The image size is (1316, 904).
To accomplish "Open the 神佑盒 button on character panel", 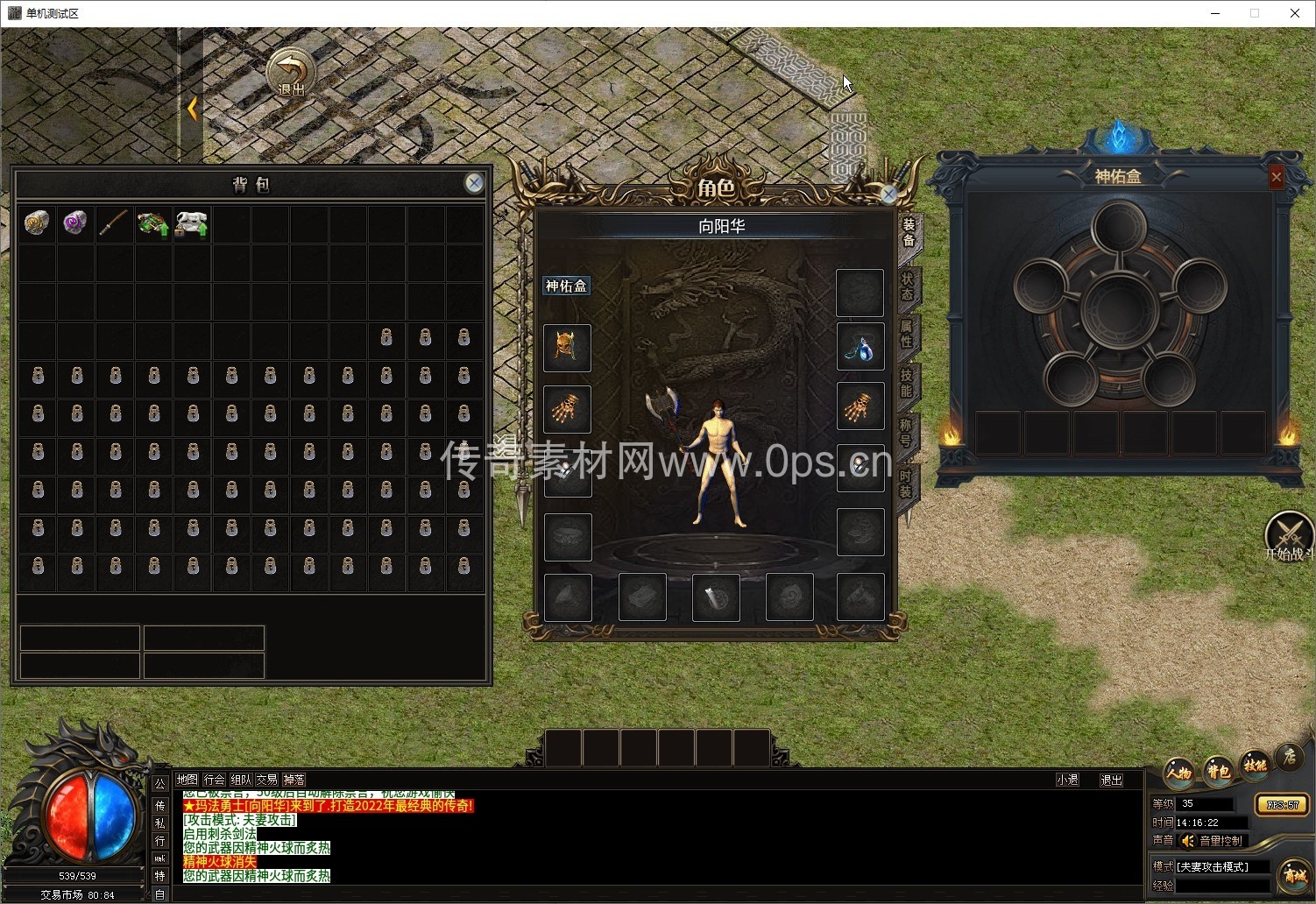I will [566, 286].
